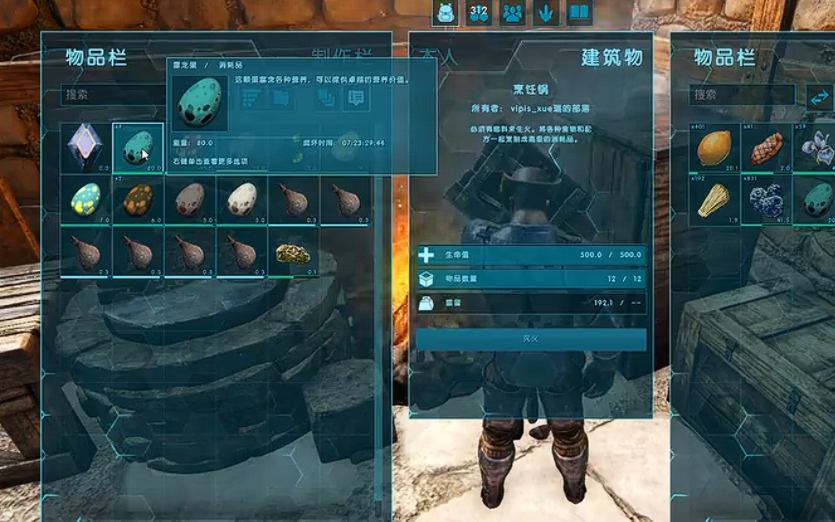Select the gold nugget item slot
The image size is (835, 522).
click(294, 252)
